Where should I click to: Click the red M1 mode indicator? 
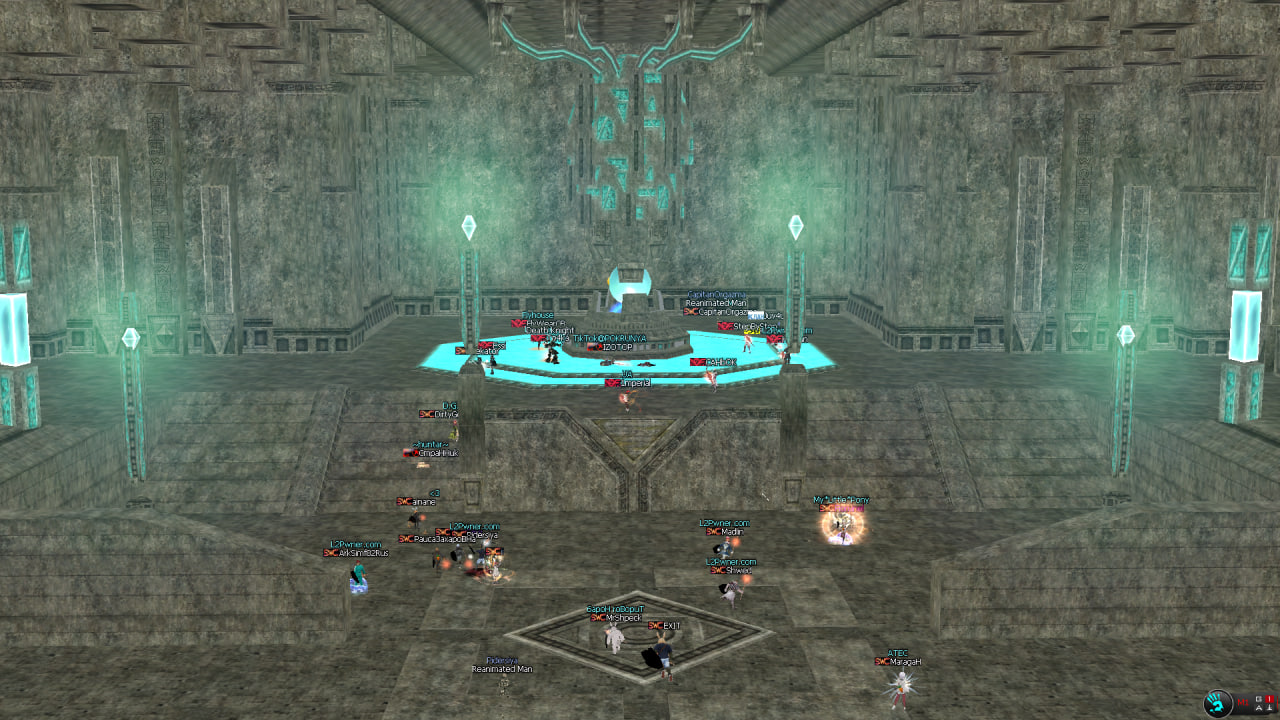click(1243, 703)
